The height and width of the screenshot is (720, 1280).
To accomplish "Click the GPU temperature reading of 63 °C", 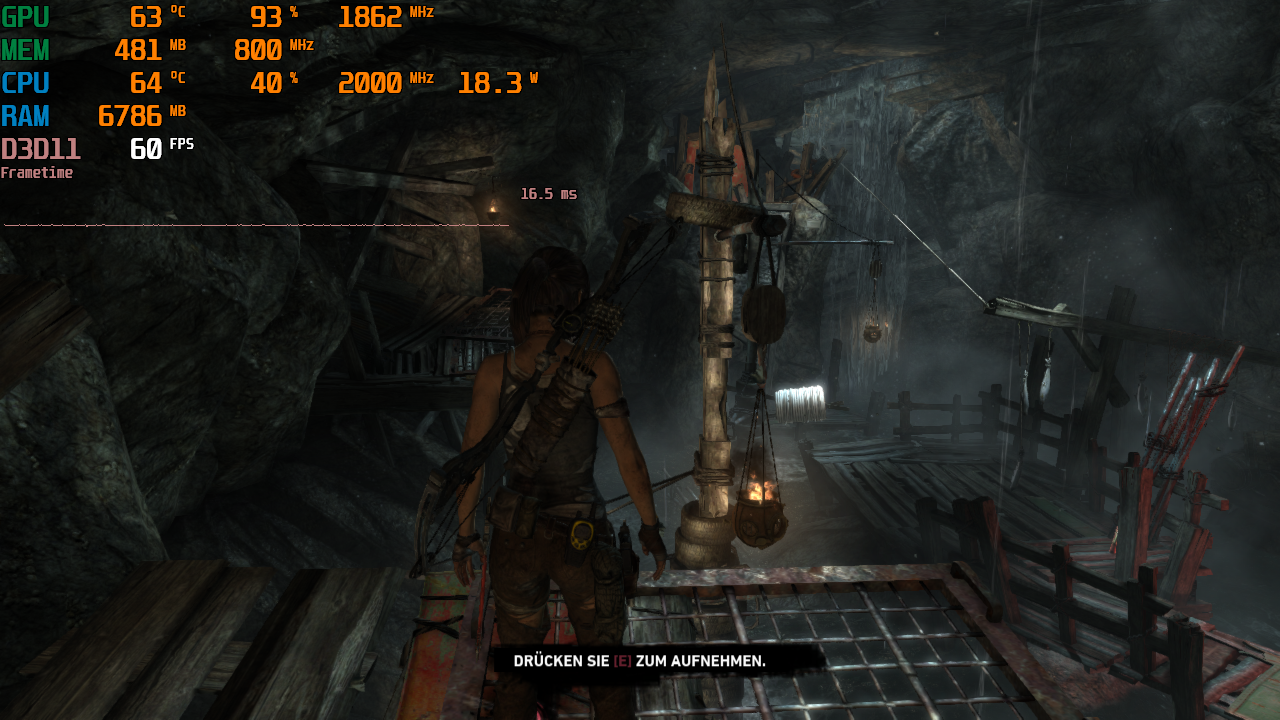I will (148, 17).
